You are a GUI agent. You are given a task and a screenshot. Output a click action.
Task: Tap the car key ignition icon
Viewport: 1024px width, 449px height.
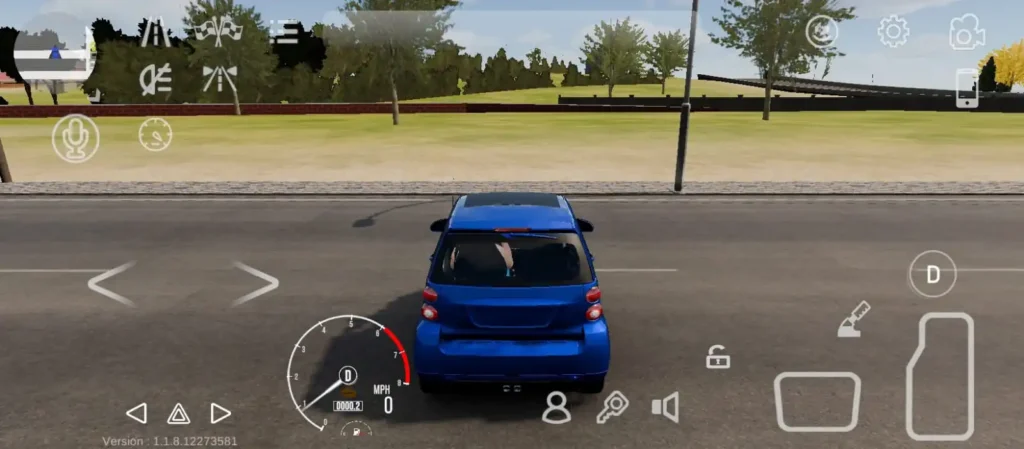(x=611, y=407)
